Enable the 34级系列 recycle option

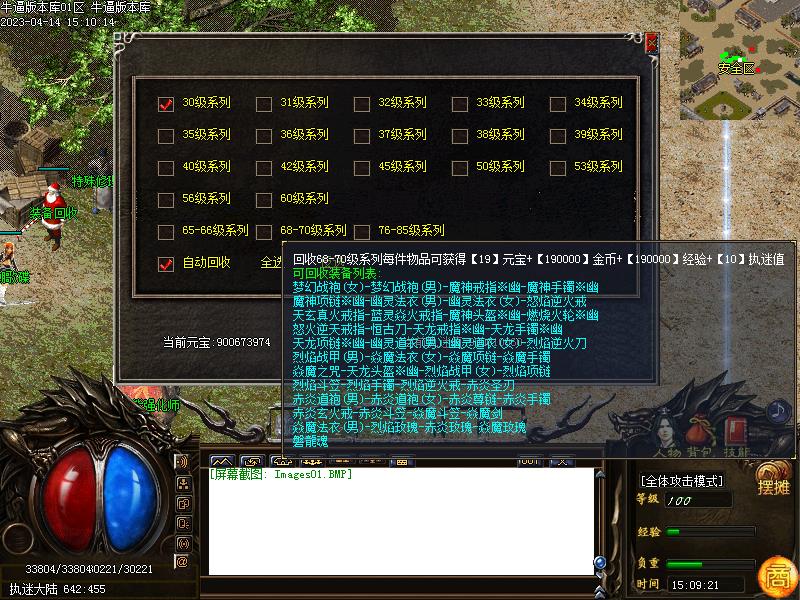pos(558,103)
